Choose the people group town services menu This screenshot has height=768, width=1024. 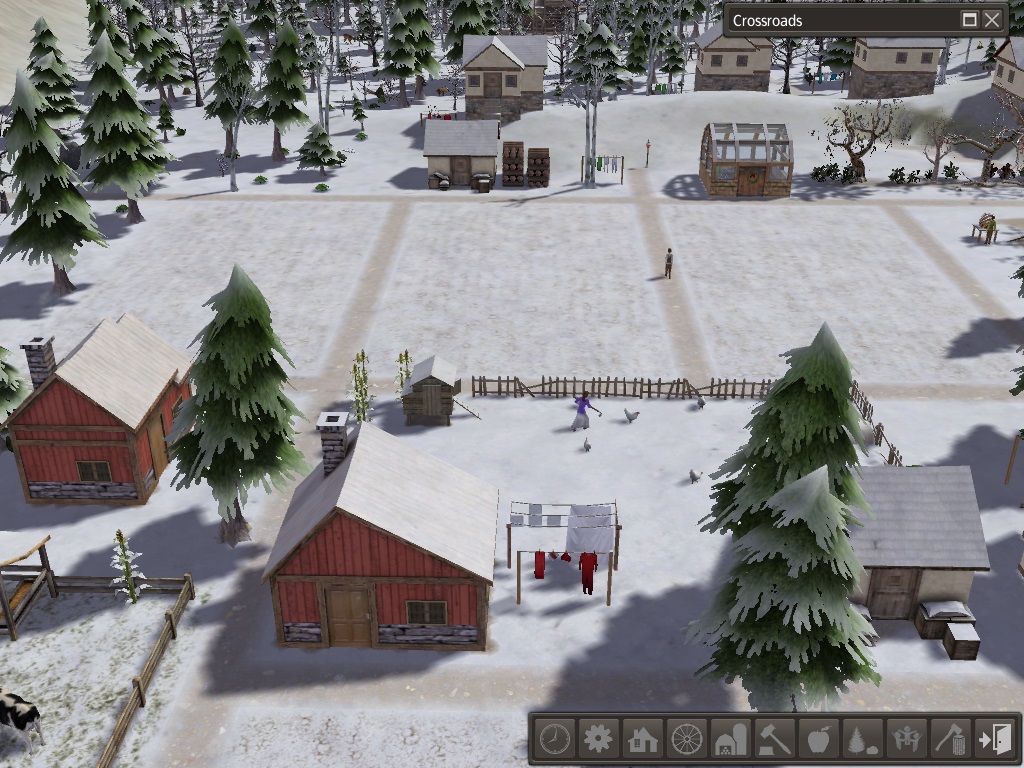pos(906,740)
